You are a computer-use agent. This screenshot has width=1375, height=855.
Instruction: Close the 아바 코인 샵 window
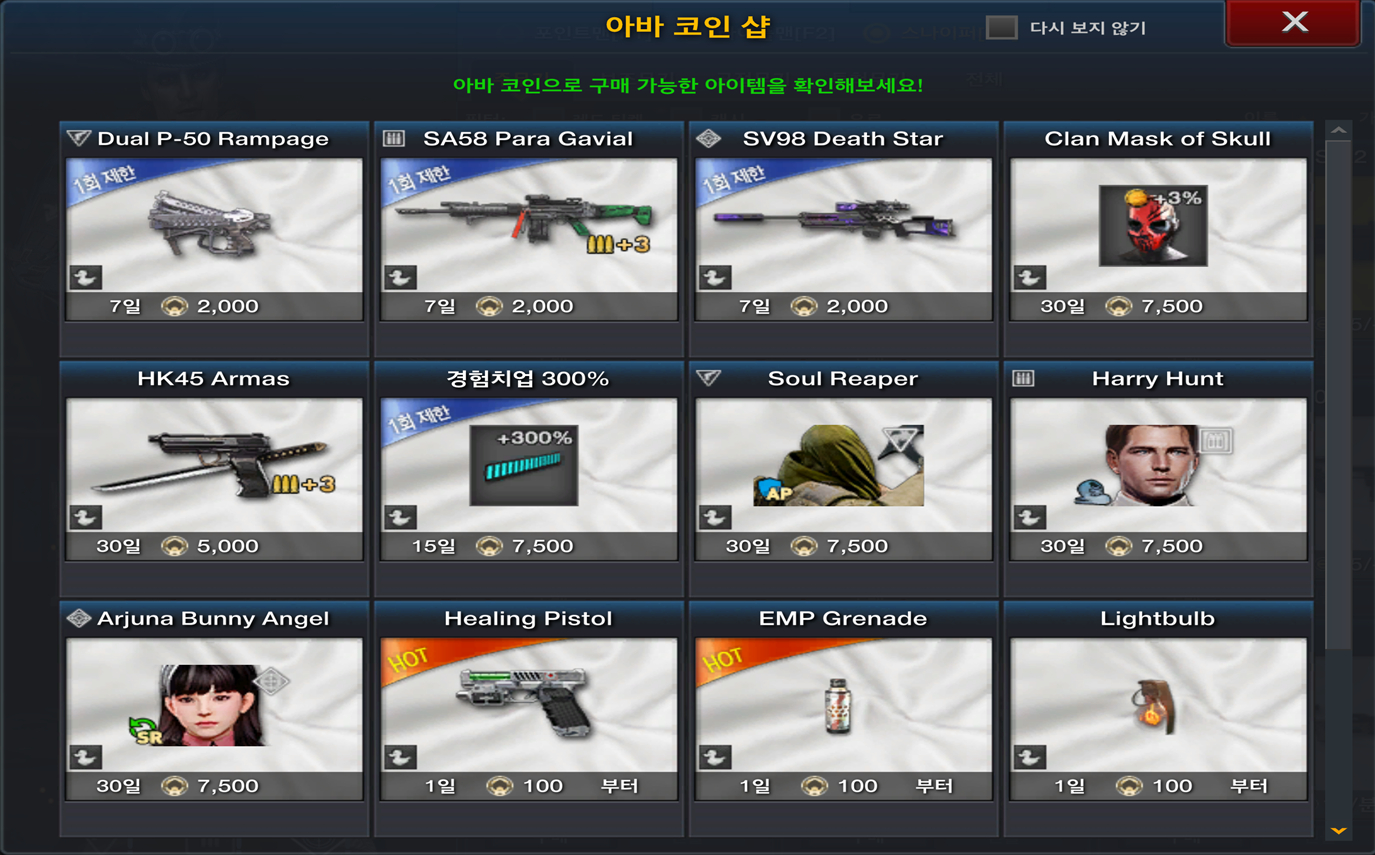tap(1293, 21)
